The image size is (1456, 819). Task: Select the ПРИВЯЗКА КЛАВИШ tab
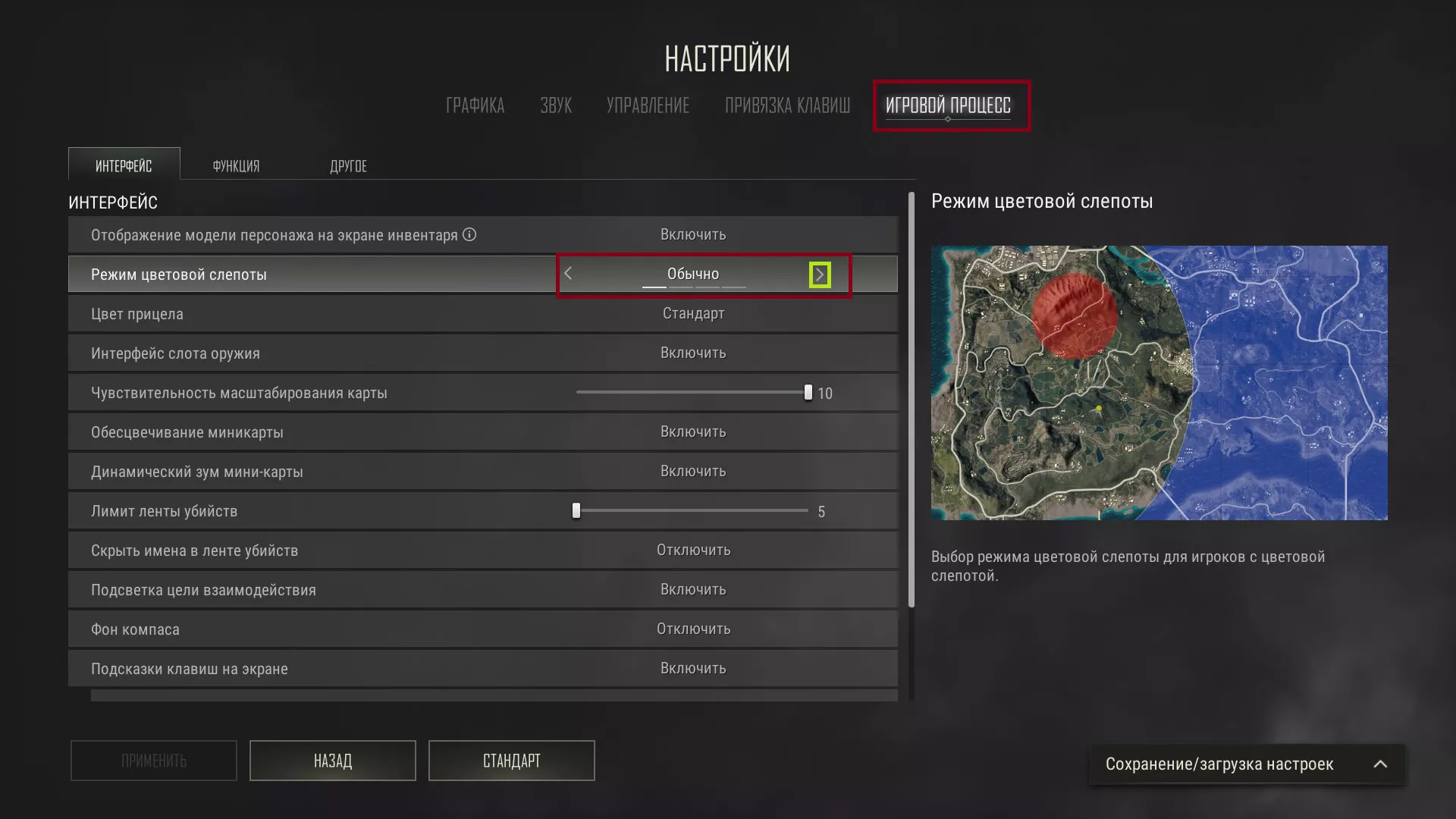(786, 105)
